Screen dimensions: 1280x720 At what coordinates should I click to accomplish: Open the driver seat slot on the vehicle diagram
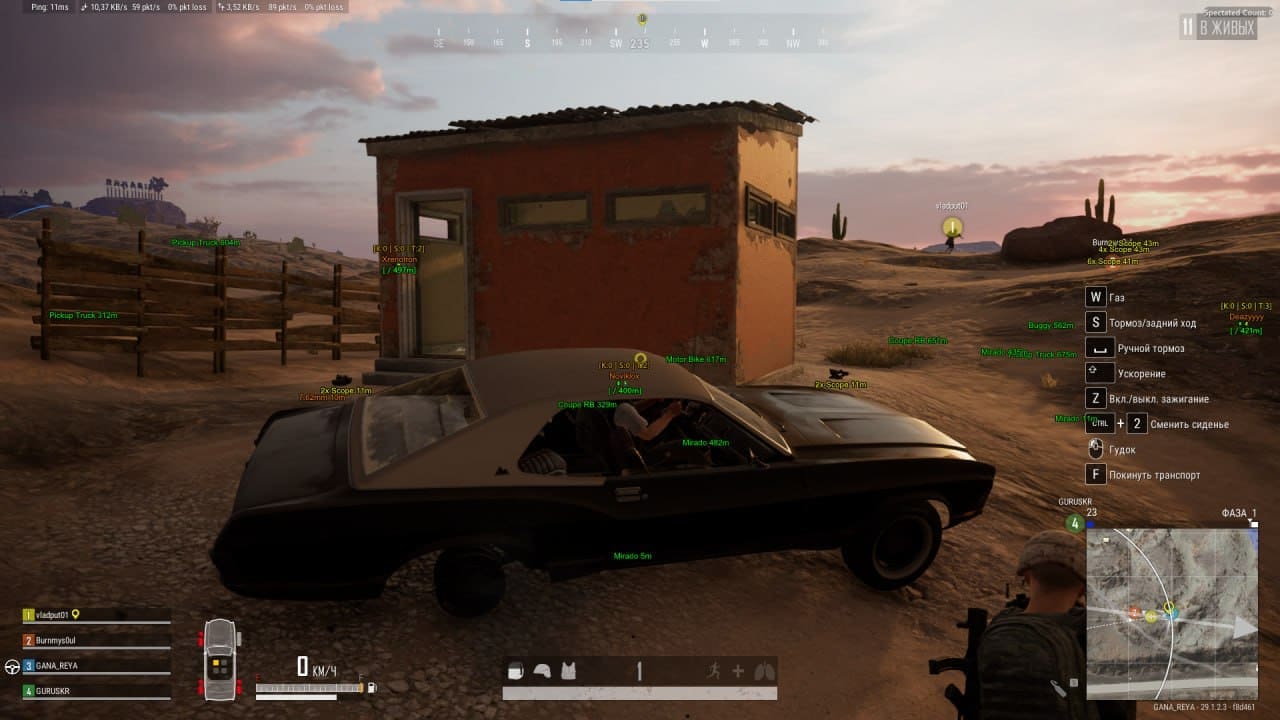215,663
